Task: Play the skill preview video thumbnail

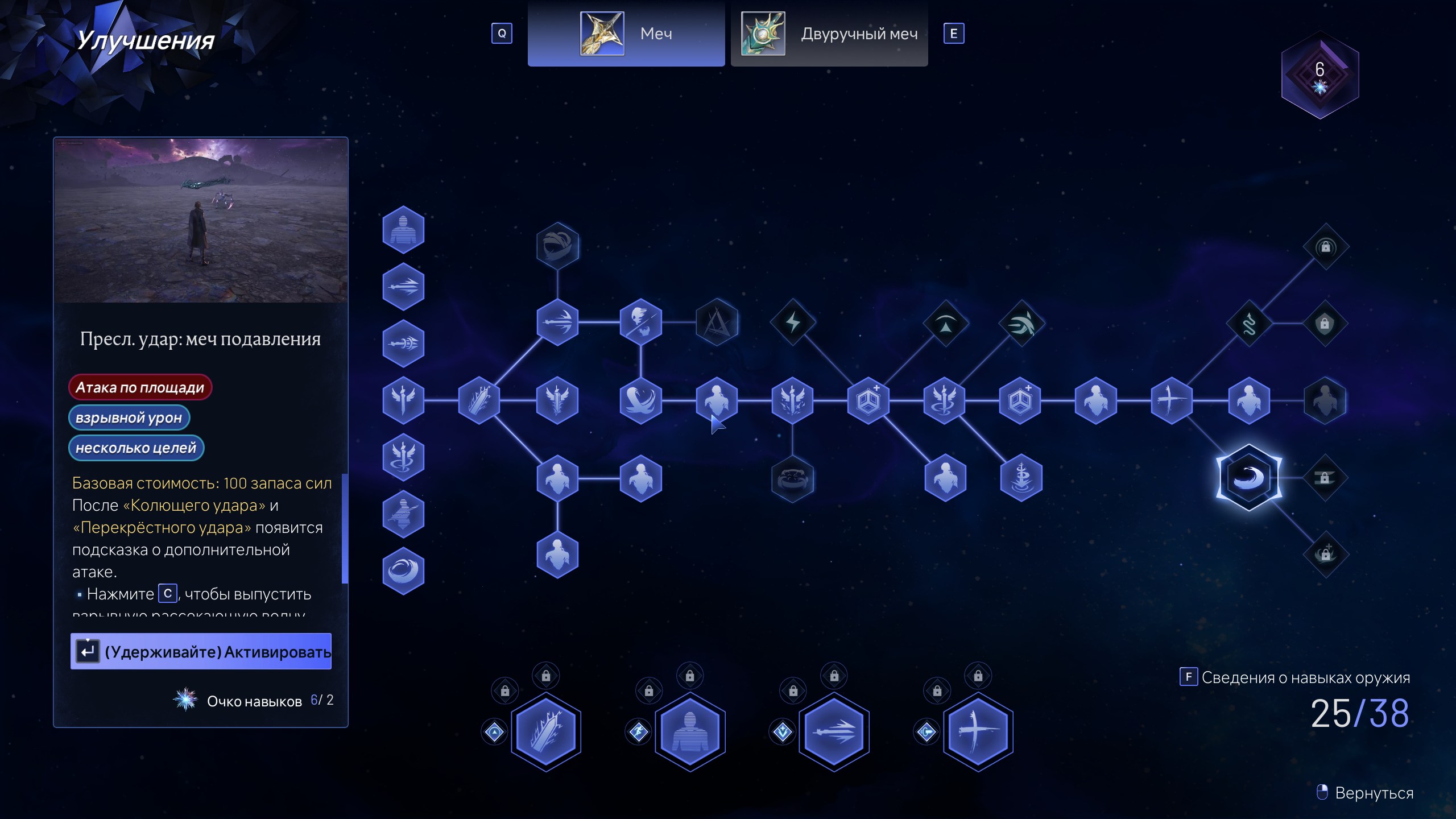Action: pyautogui.click(x=201, y=220)
